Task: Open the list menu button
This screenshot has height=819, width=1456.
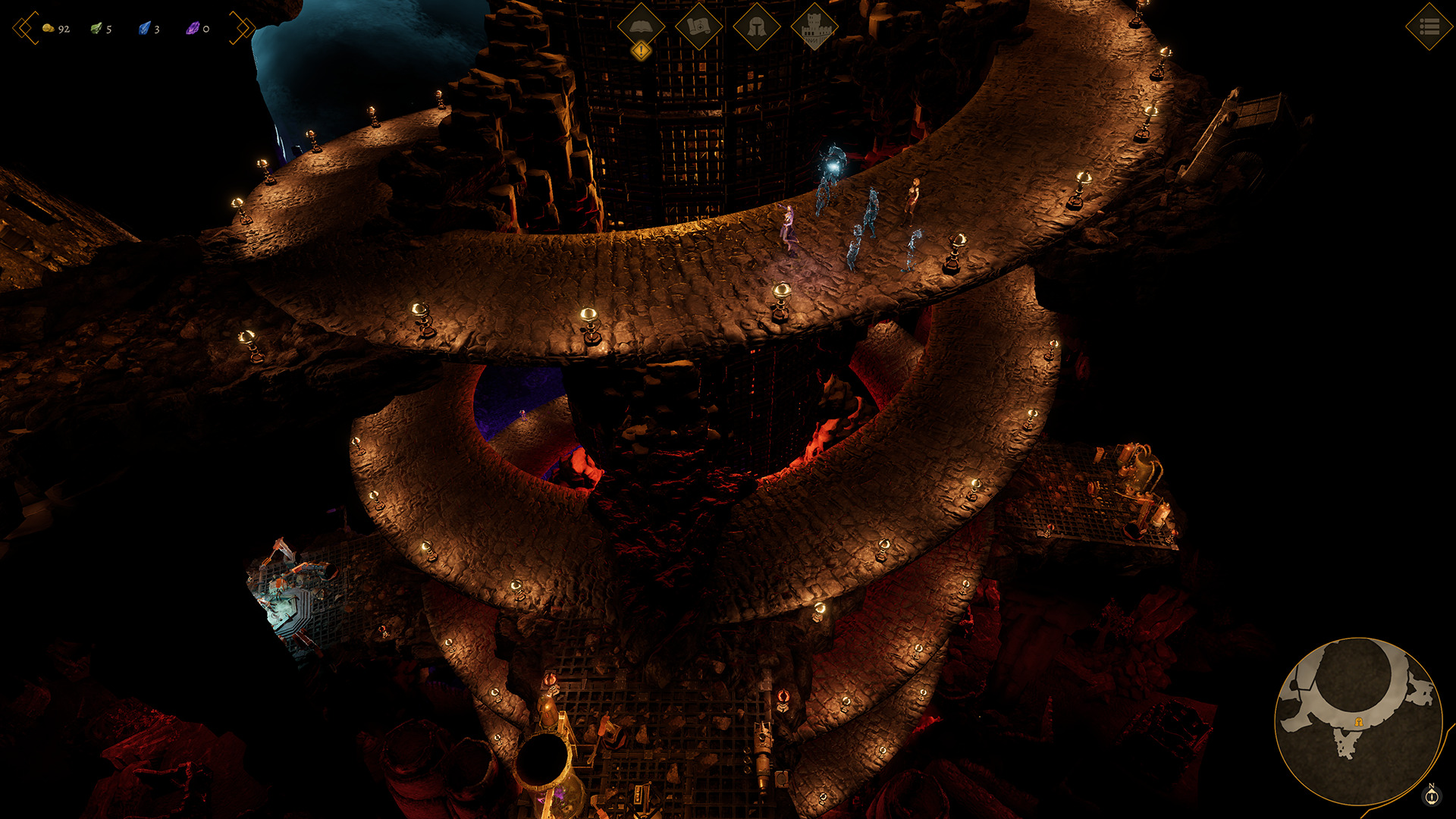Action: pos(1429,27)
